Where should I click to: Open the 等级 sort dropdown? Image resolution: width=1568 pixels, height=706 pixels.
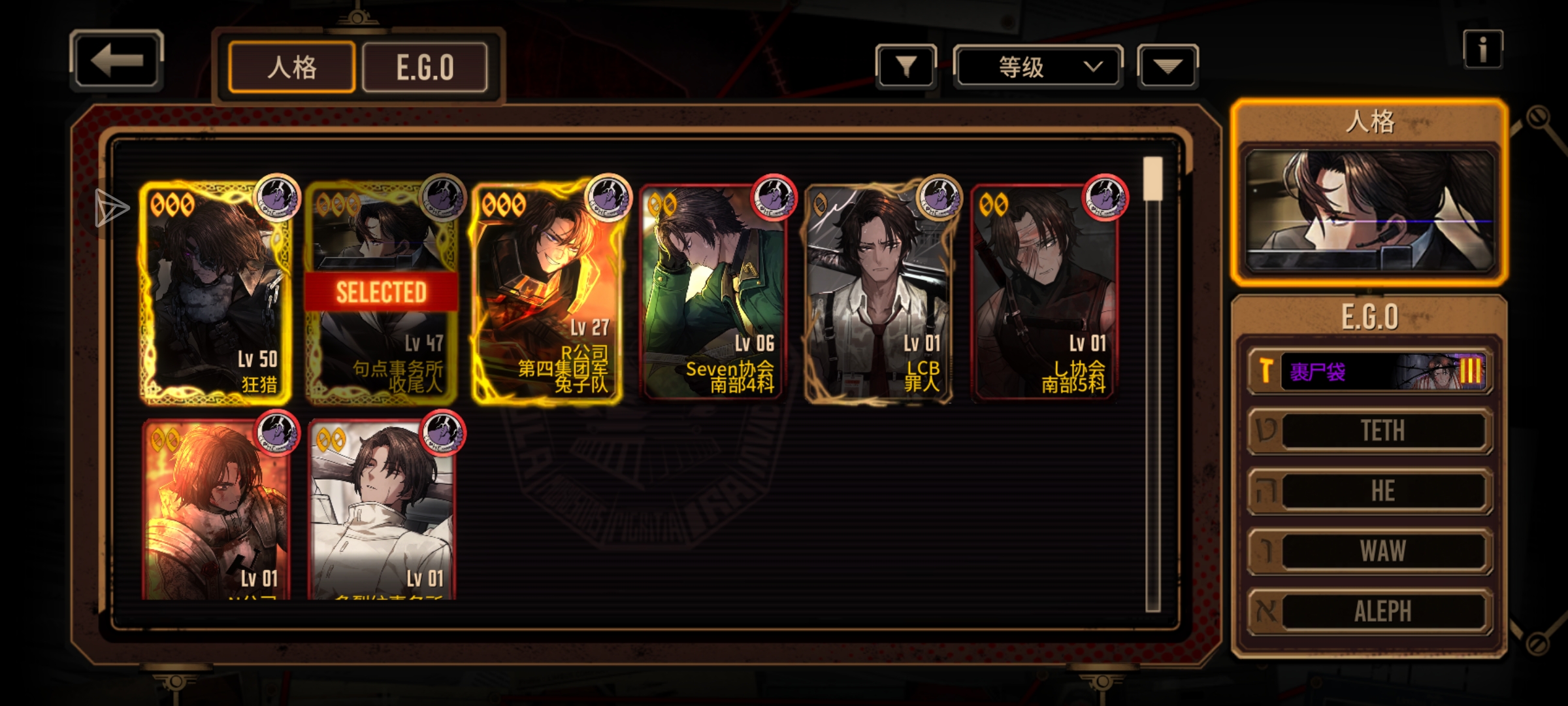point(1038,67)
